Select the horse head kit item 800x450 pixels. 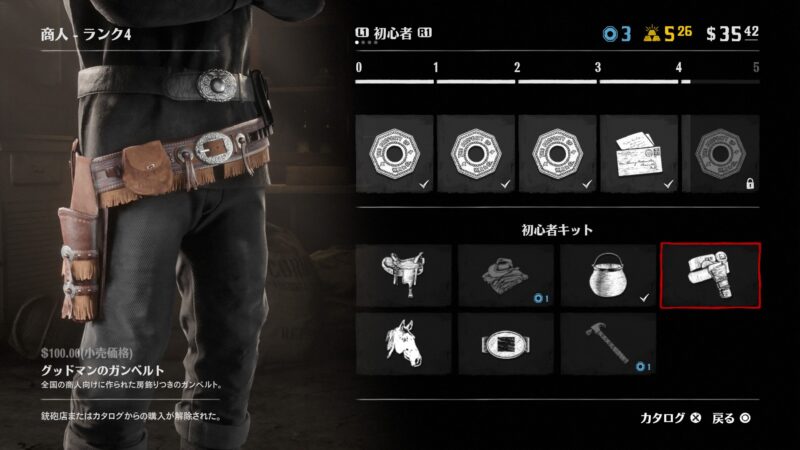click(403, 345)
